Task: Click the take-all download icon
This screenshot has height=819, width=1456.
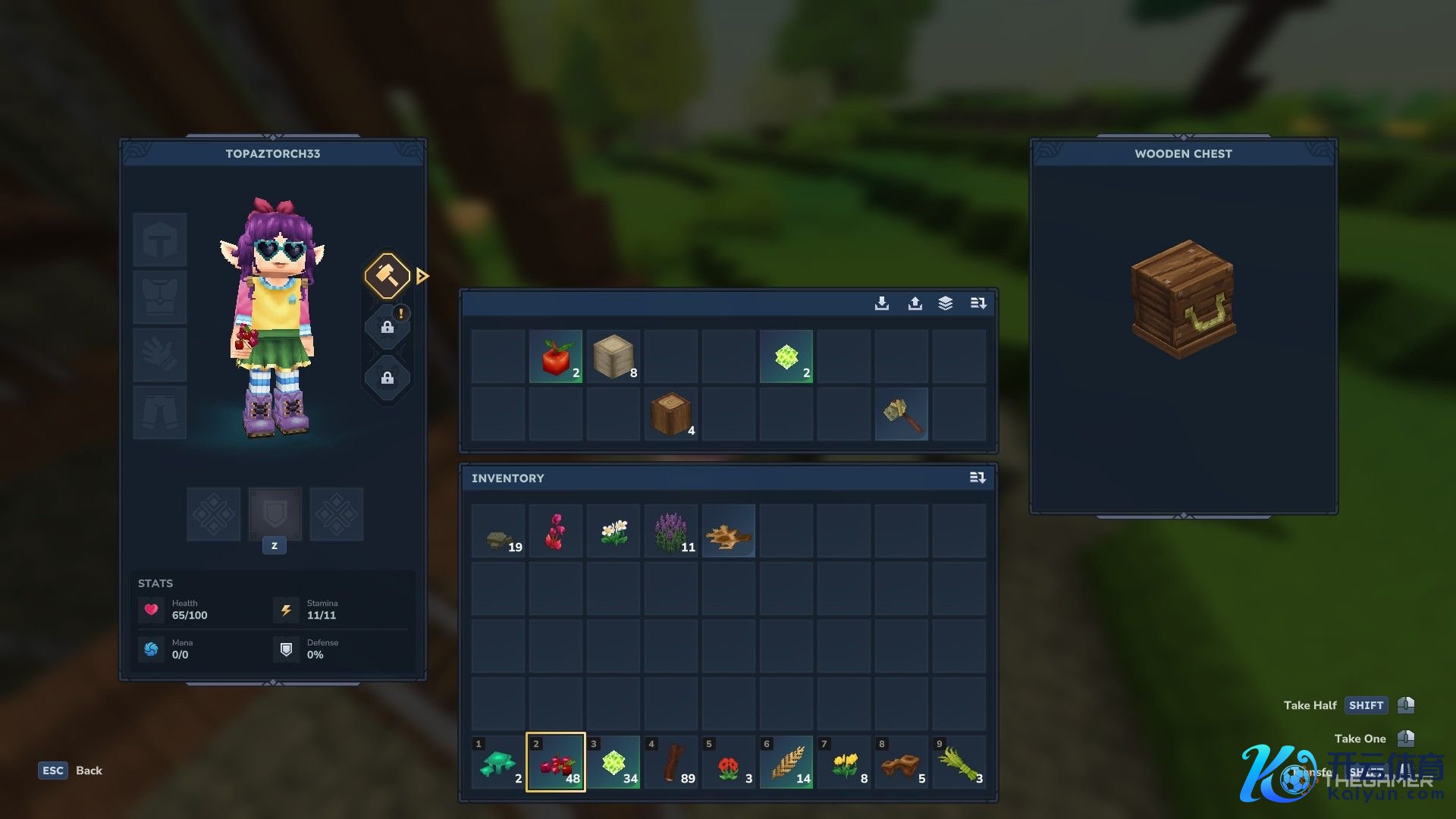Action: (882, 303)
